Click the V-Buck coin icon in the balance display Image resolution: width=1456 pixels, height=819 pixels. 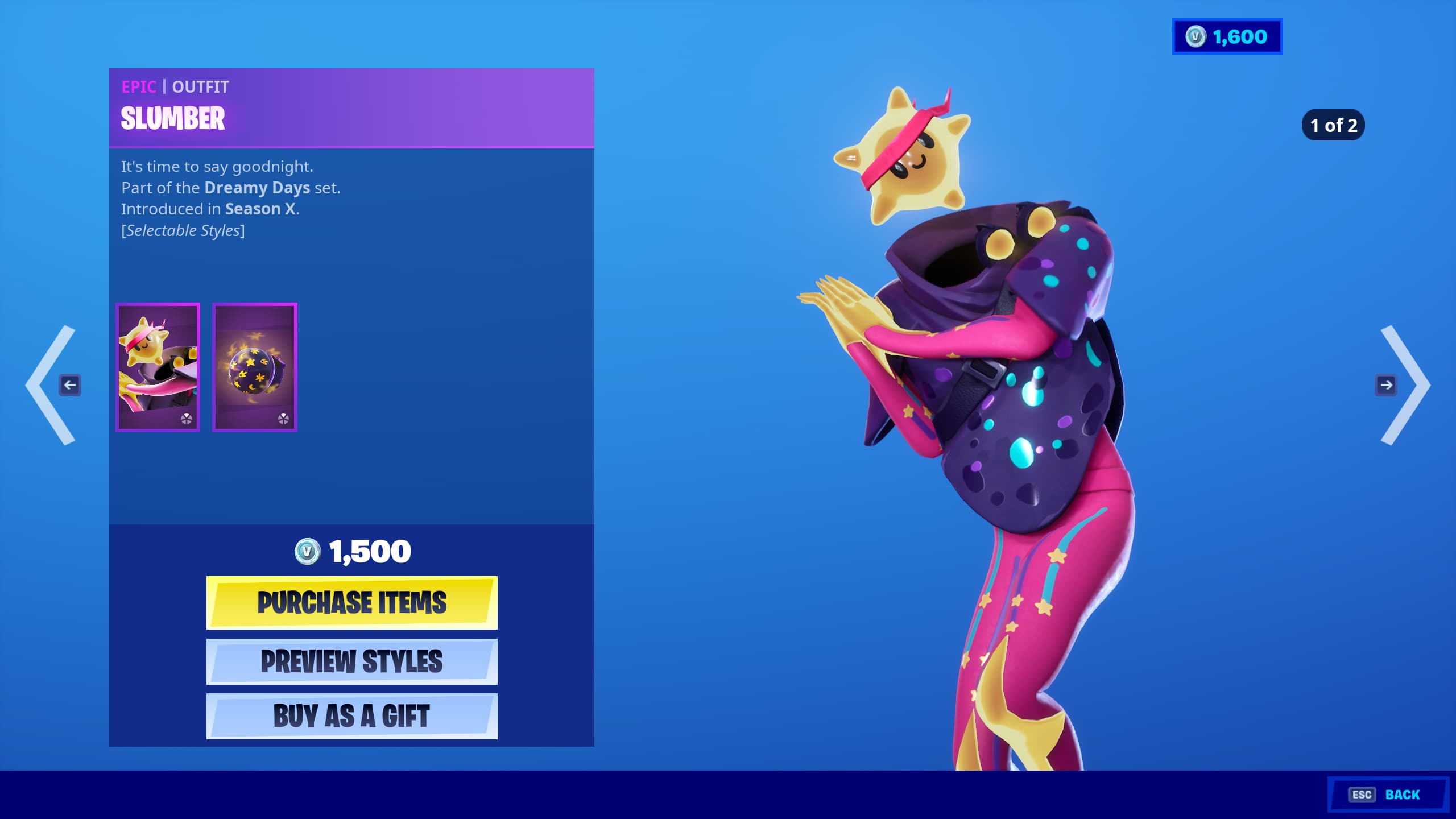click(1196, 37)
